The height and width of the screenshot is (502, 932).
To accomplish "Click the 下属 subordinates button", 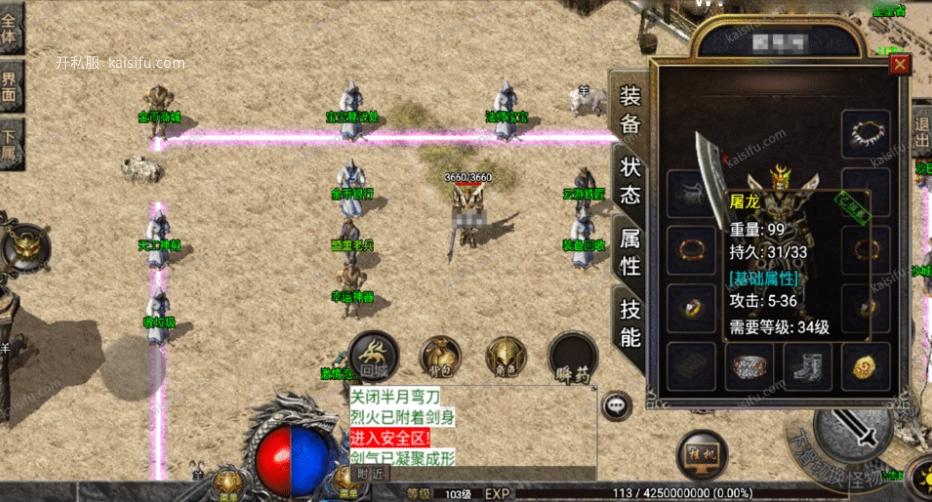I will (11, 145).
